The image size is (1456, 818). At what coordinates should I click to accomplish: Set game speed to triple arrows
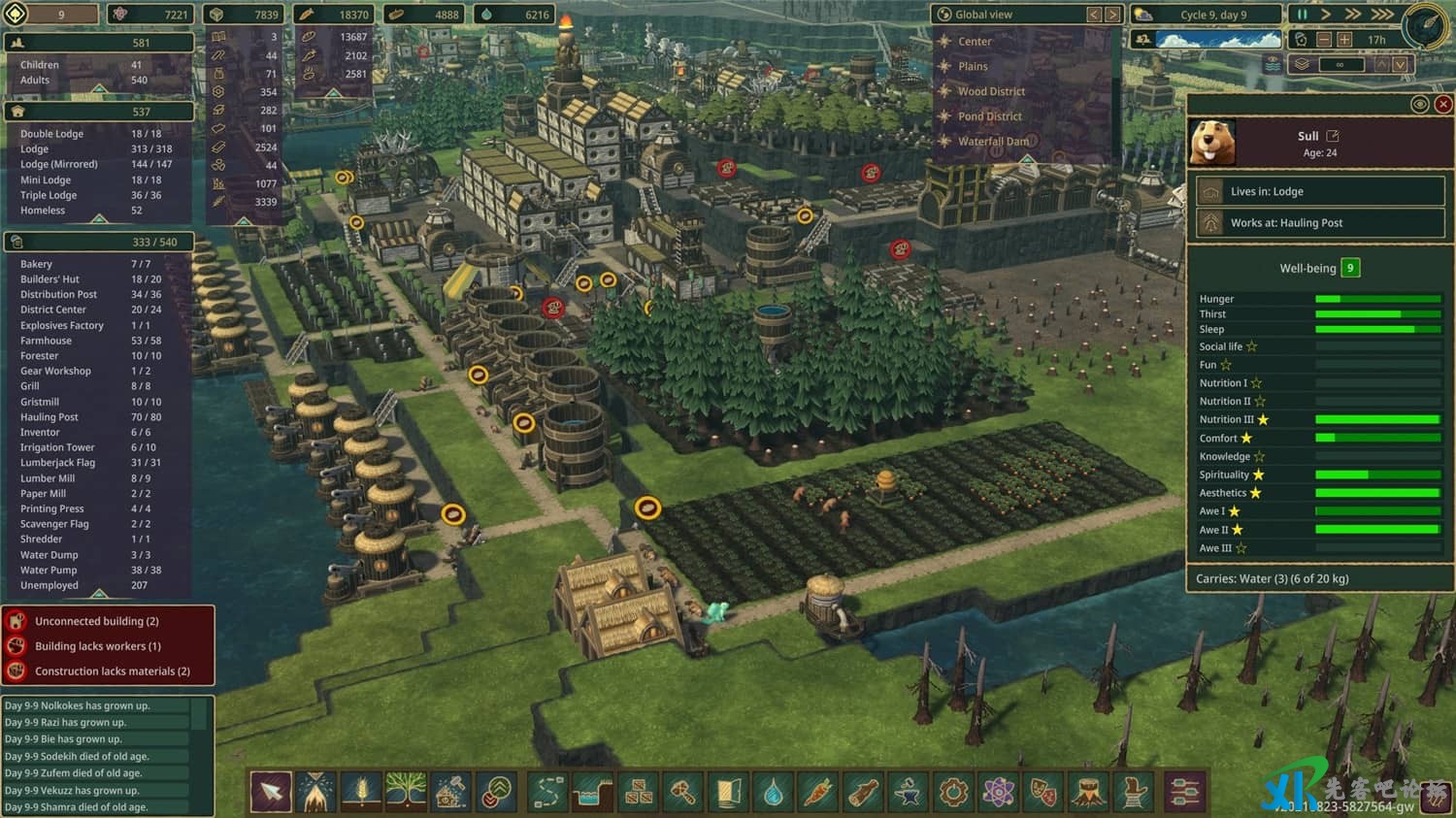[1382, 15]
